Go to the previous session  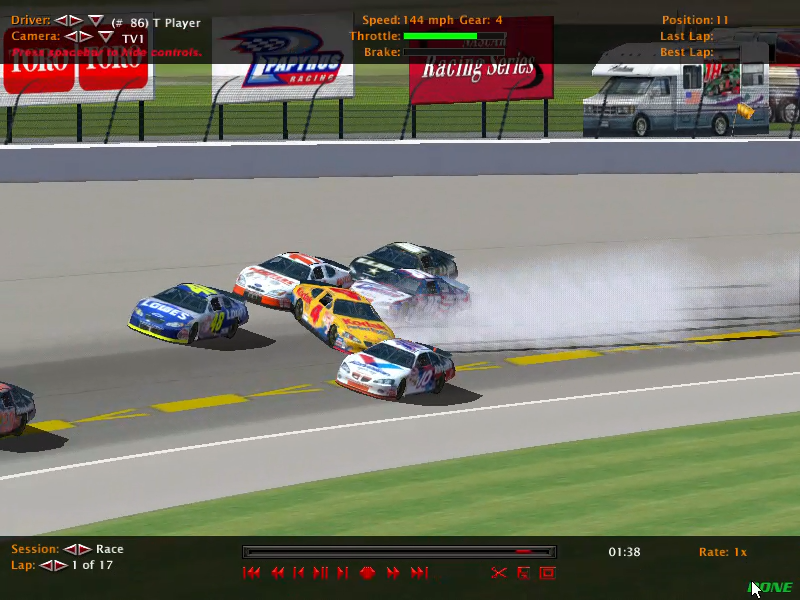click(x=70, y=549)
